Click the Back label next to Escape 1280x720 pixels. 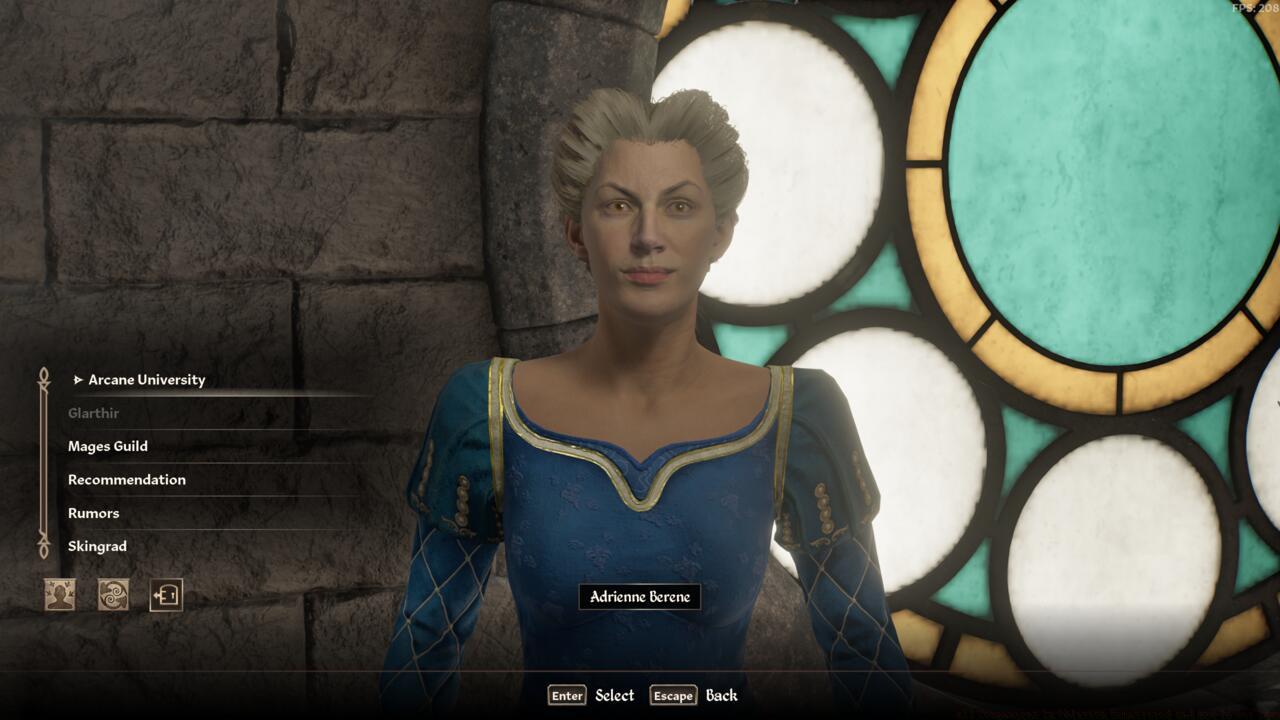(x=722, y=695)
